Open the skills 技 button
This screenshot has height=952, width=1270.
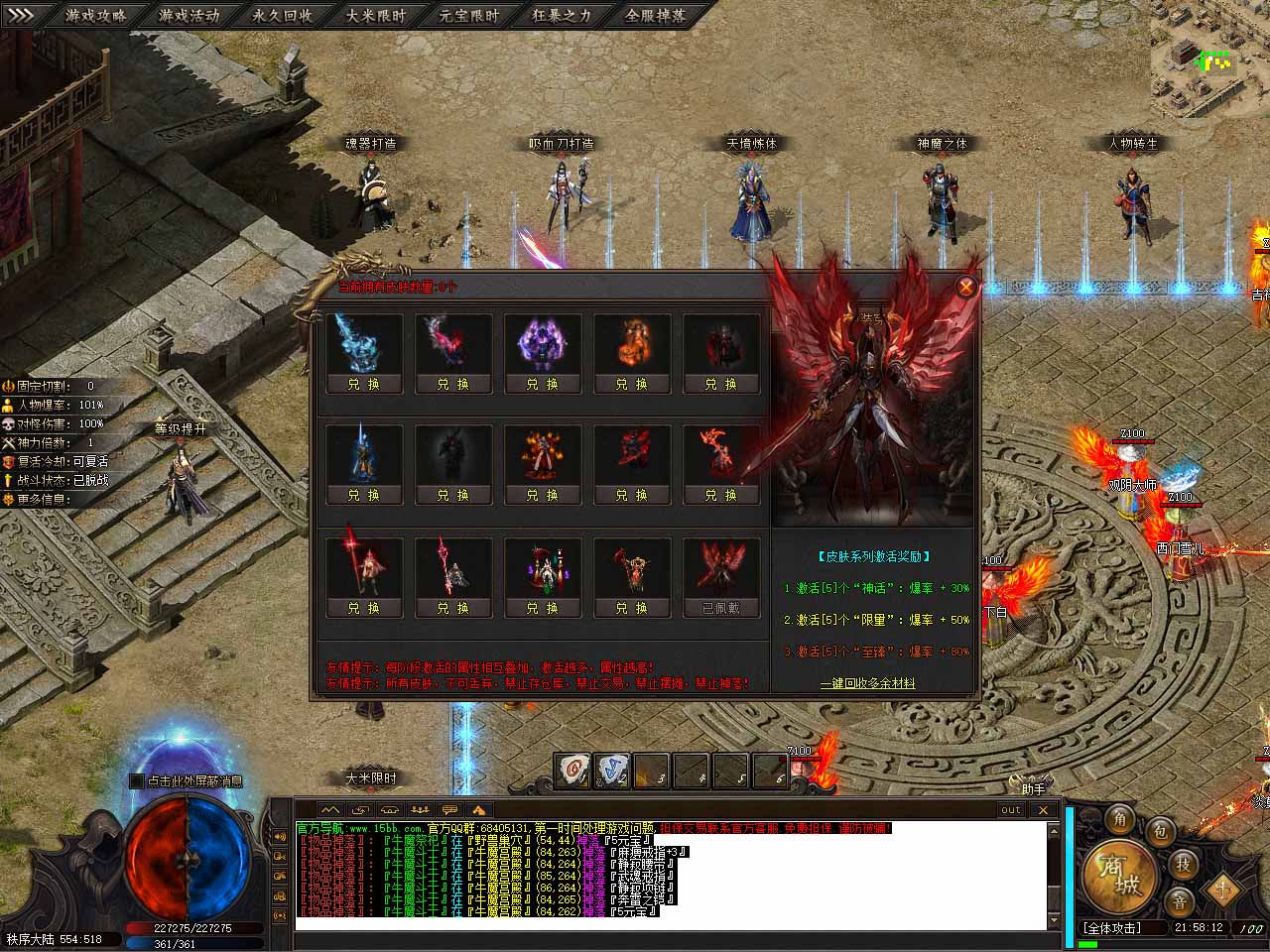click(1183, 864)
